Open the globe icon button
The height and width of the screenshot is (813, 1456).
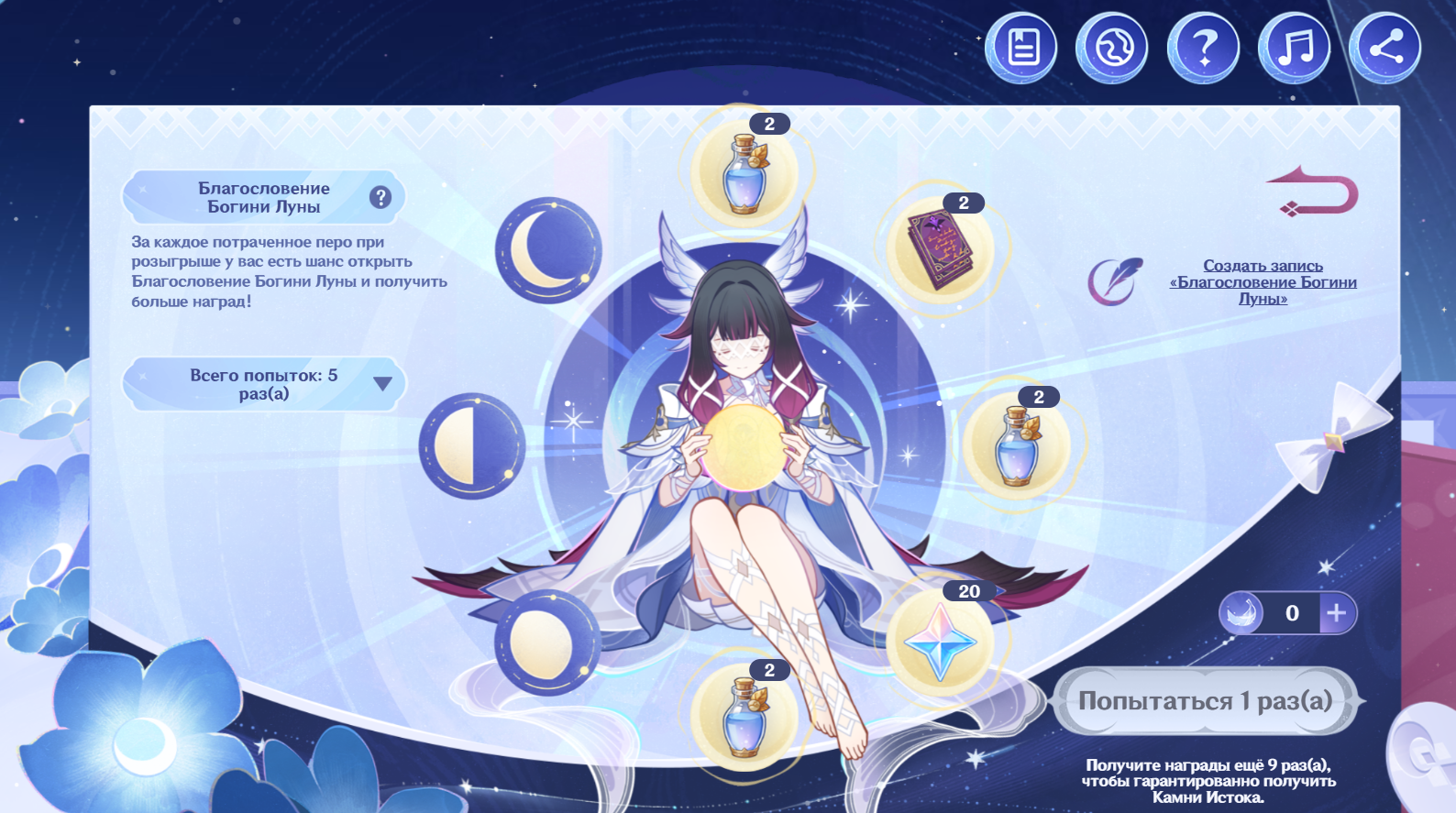[x=1111, y=48]
